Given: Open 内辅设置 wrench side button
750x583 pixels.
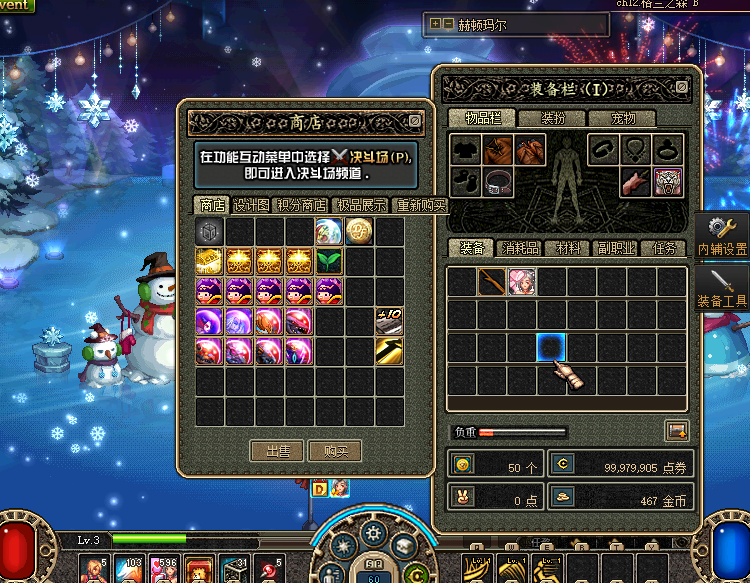Looking at the screenshot, I should tap(722, 237).
